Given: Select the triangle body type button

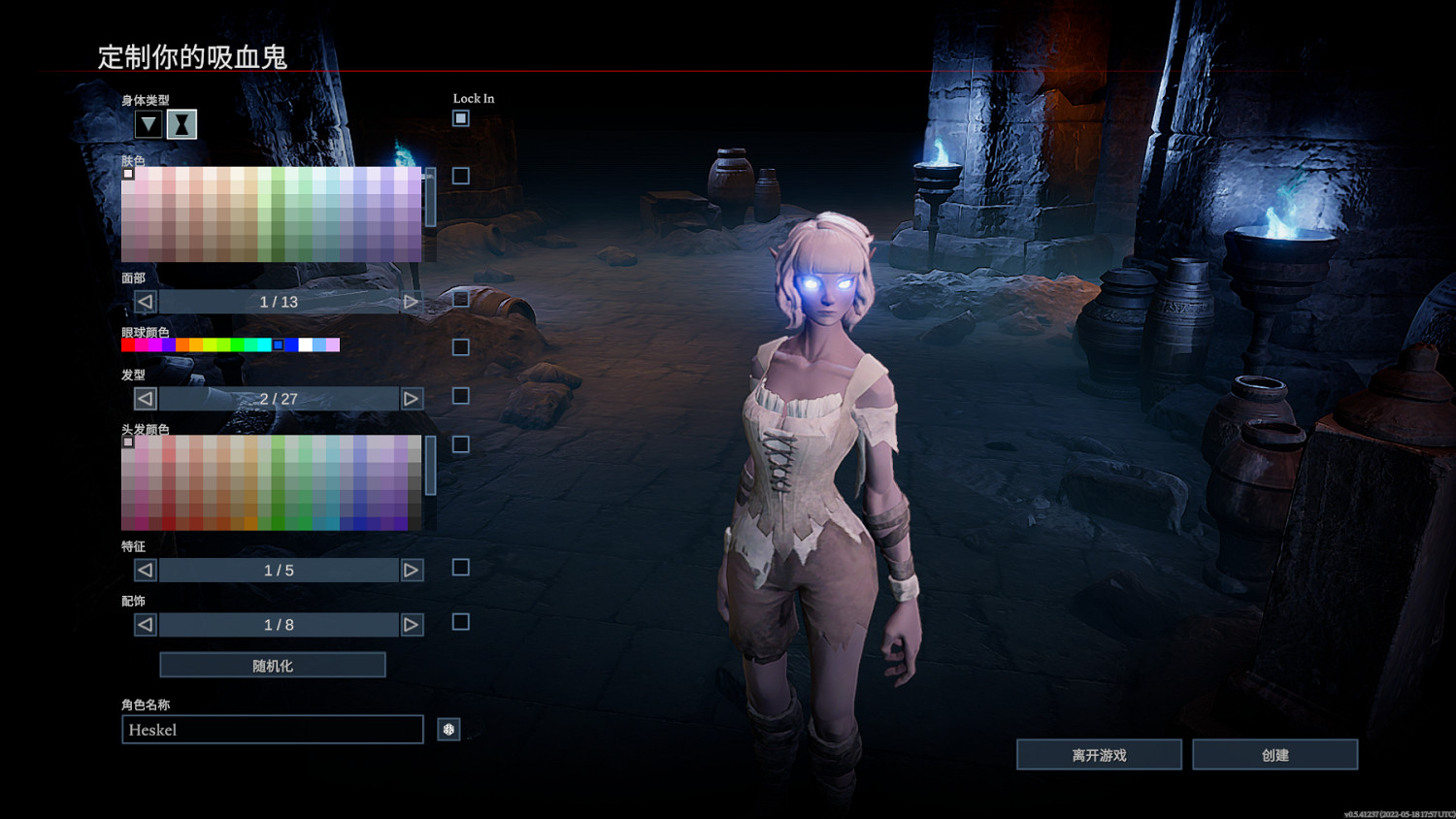Looking at the screenshot, I should [x=148, y=124].
